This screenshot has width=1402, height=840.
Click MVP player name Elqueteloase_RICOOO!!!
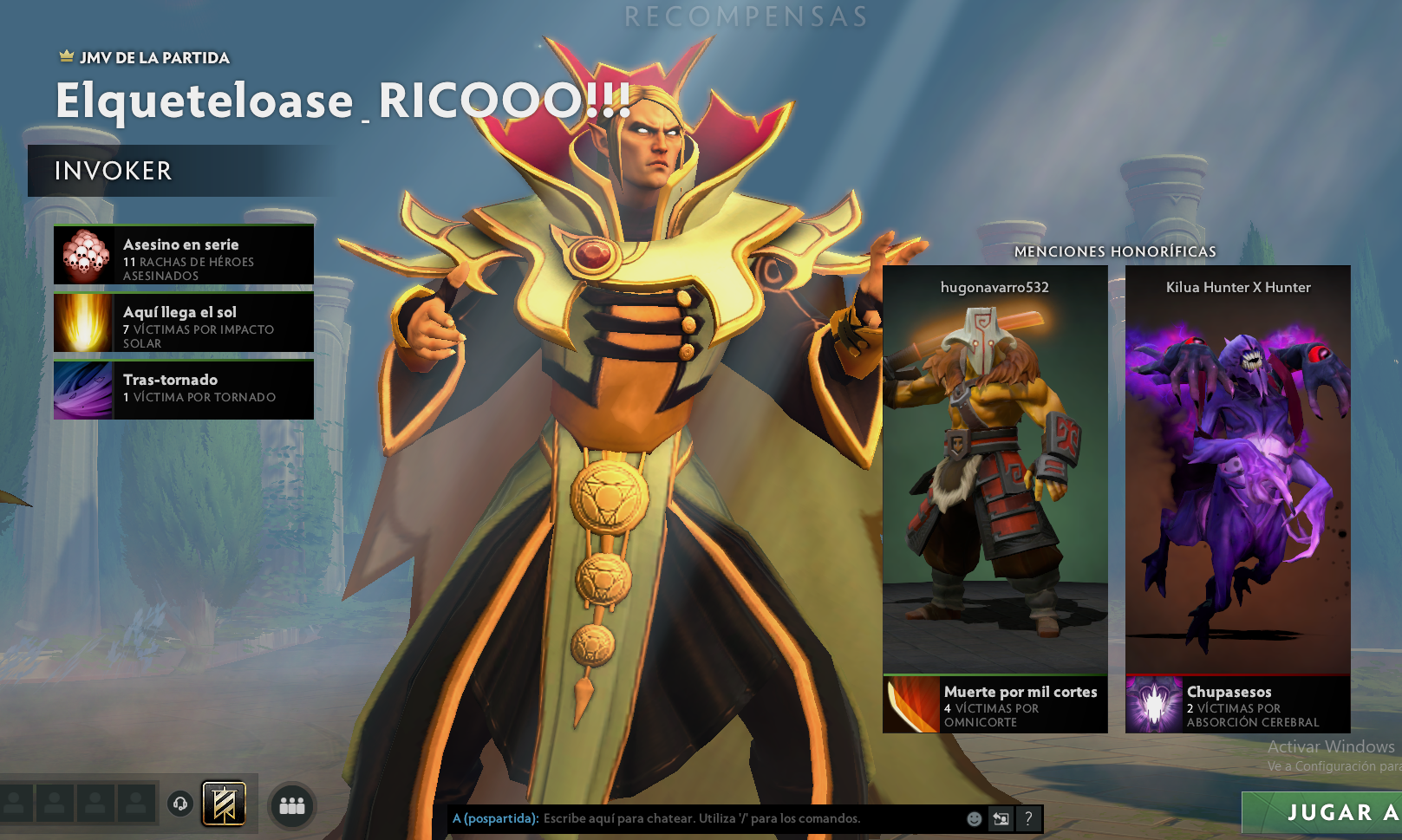click(342, 101)
